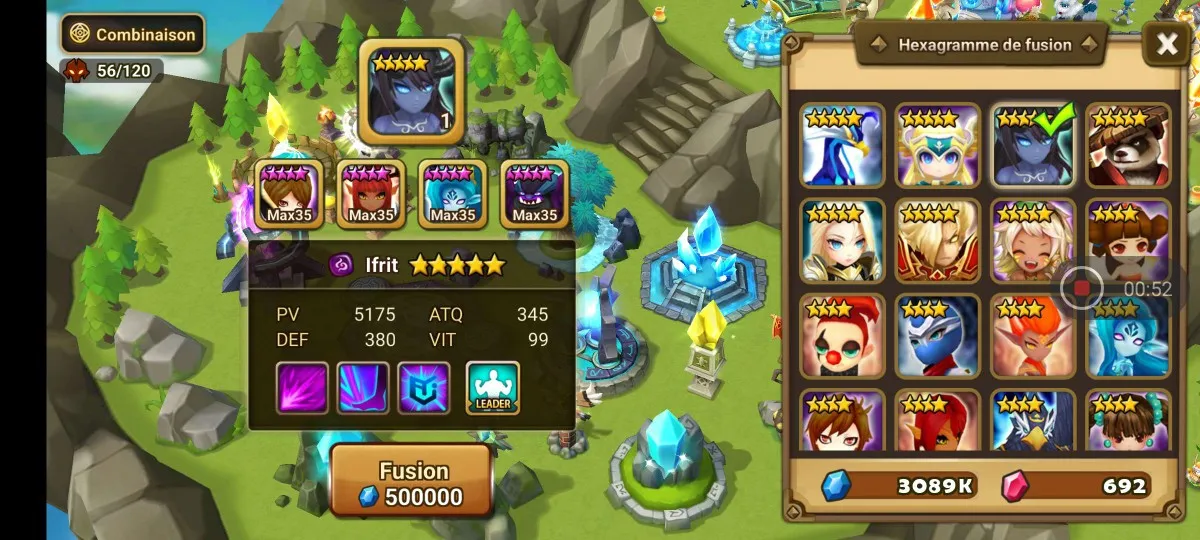
Task: Inspect the blue shield skill icon
Action: (x=424, y=388)
